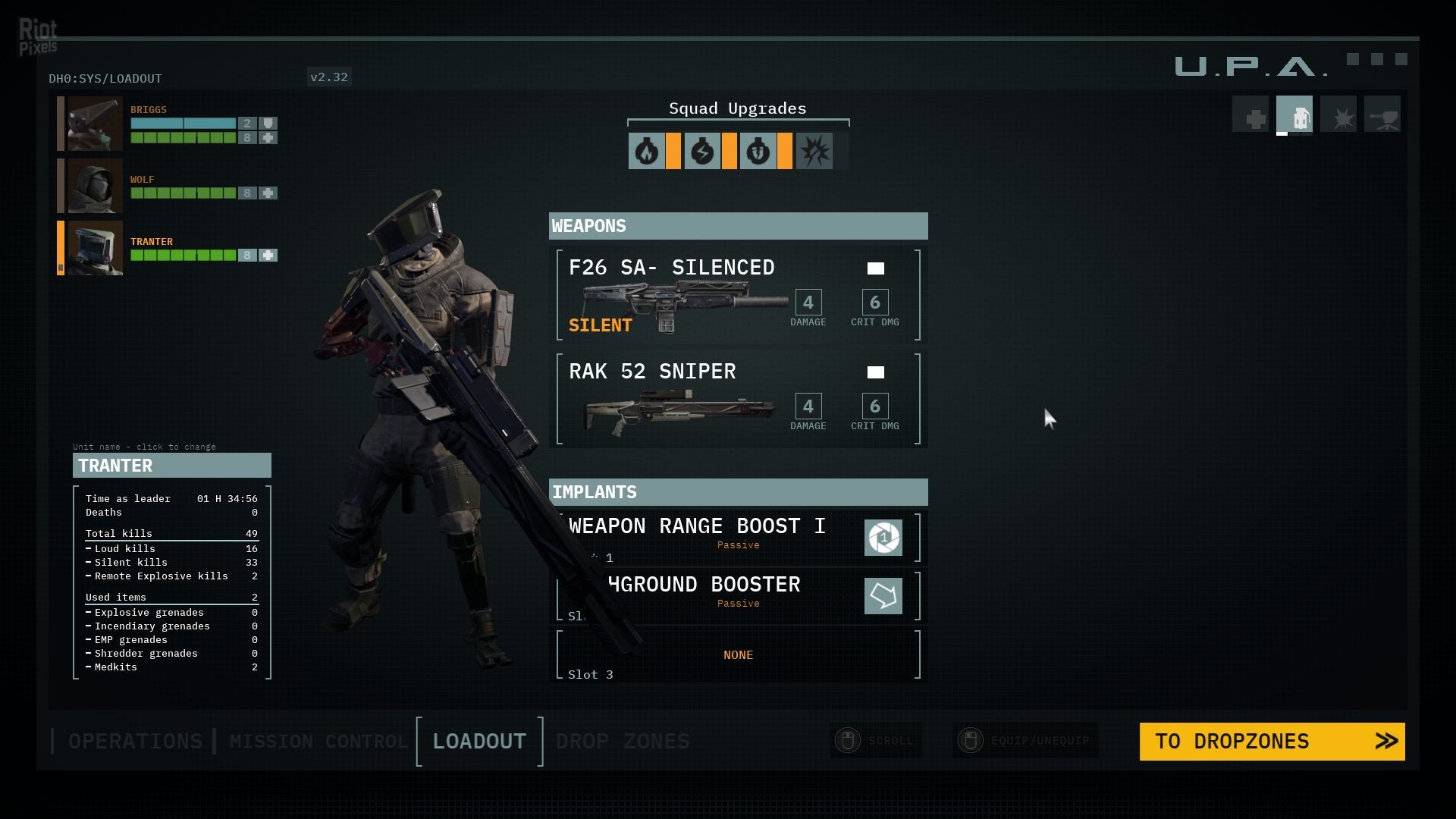Open the Weapon Range Boost I implant slot
This screenshot has width=1456, height=819.
tap(738, 537)
